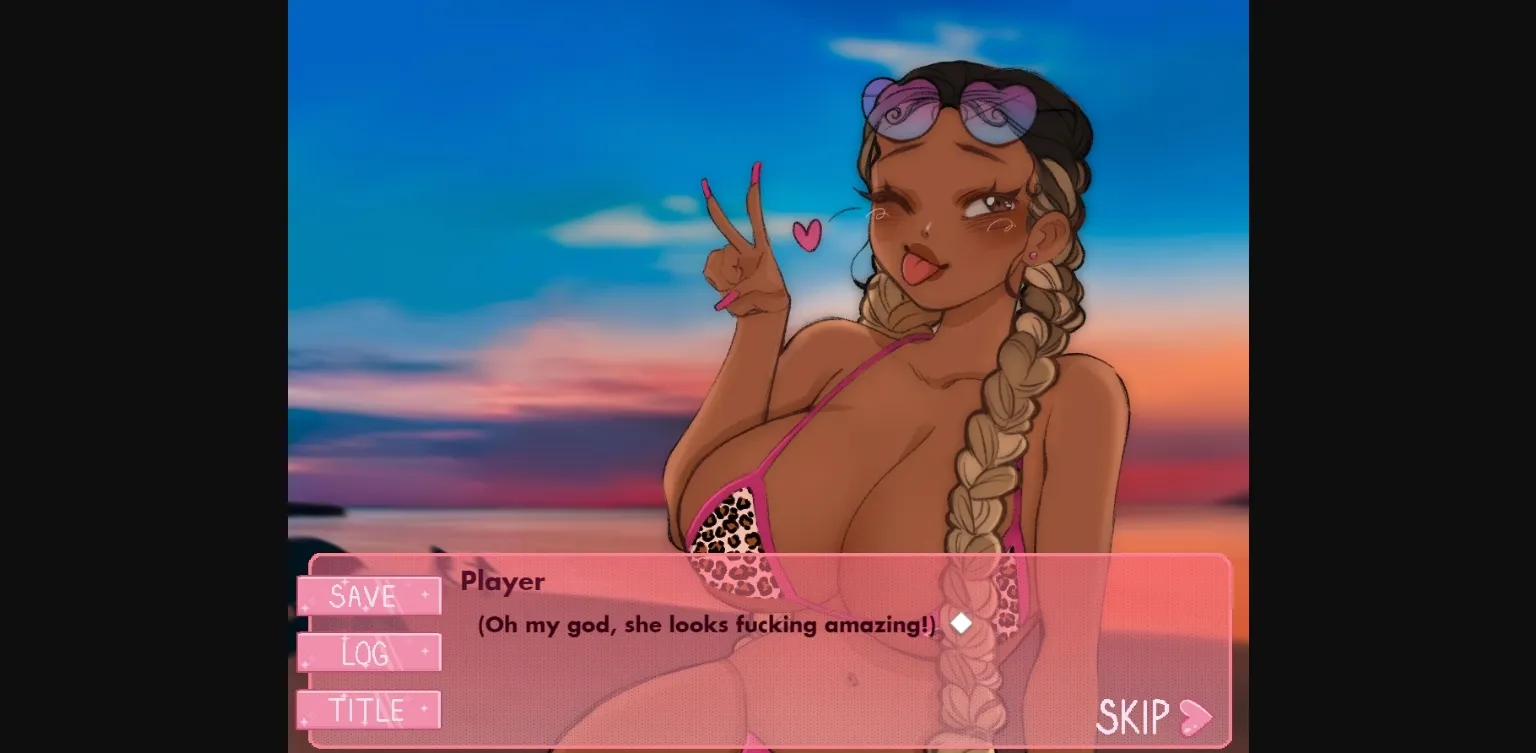The image size is (1536, 753).
Task: Return to the TITLE screen
Action: pos(368,710)
